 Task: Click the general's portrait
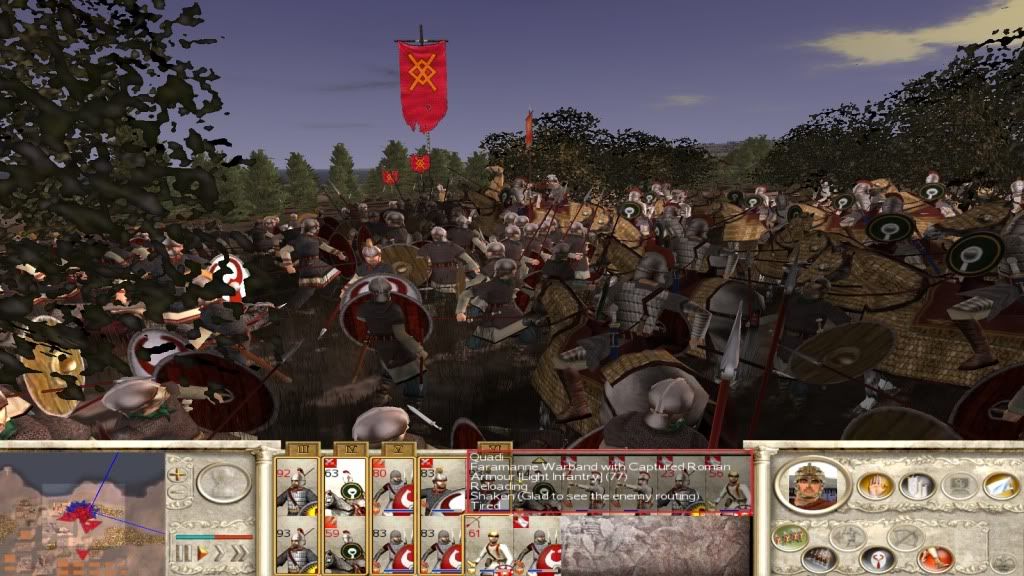pyautogui.click(x=811, y=485)
